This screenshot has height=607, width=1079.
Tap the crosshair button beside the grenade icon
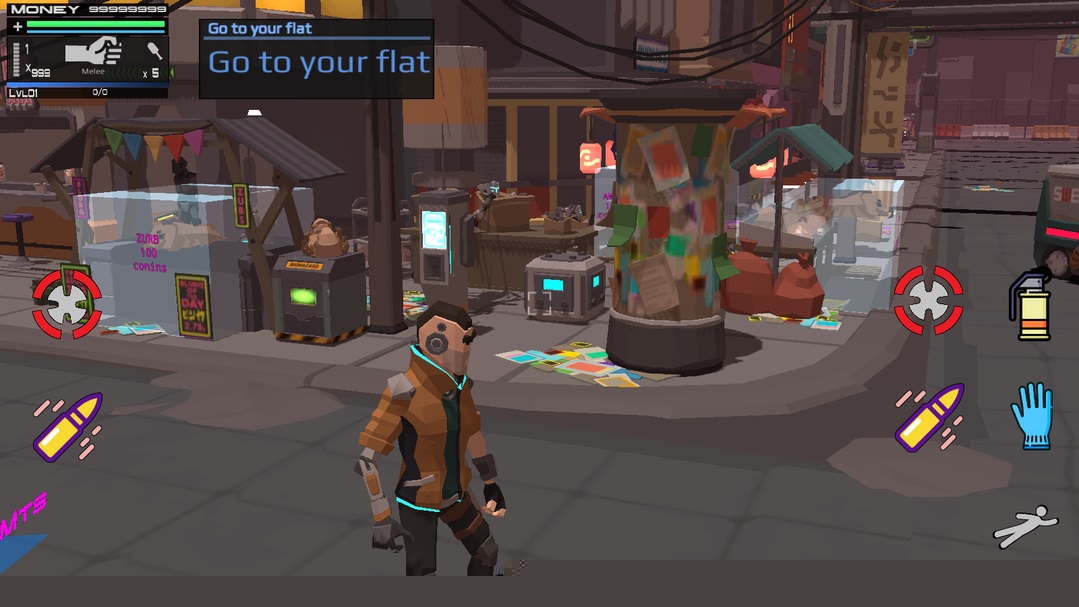(929, 299)
